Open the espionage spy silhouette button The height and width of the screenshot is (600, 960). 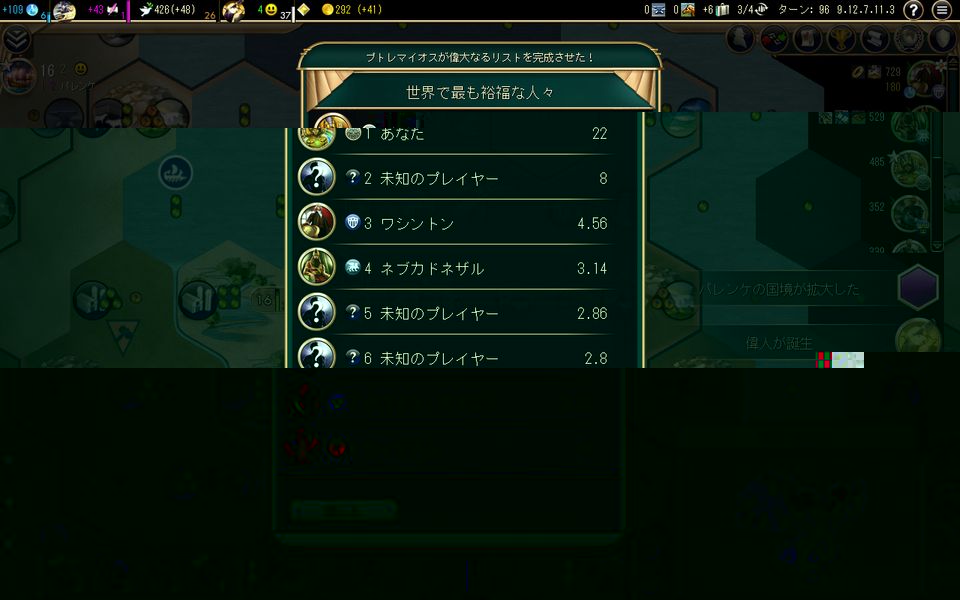tap(739, 39)
